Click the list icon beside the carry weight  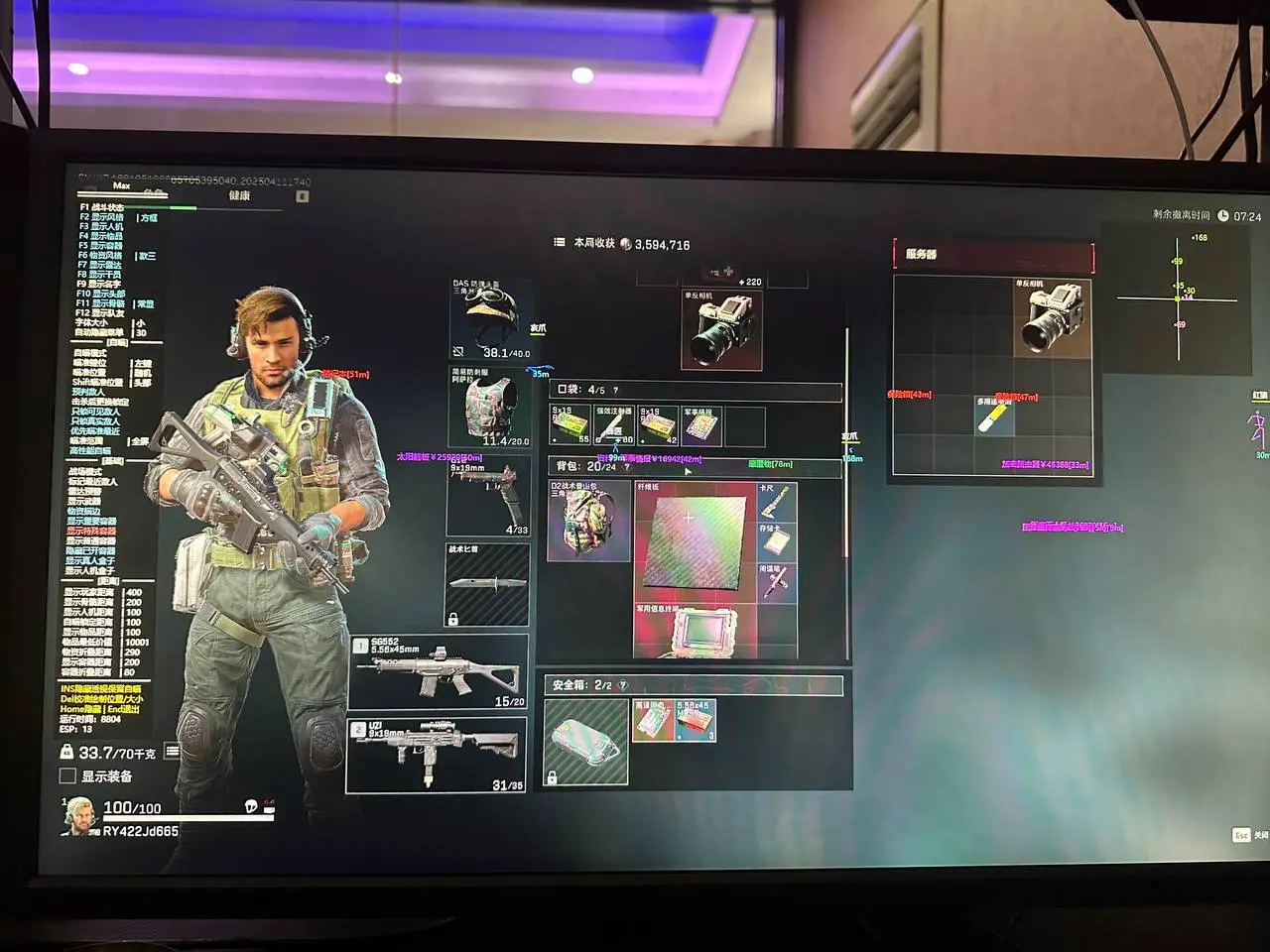172,753
